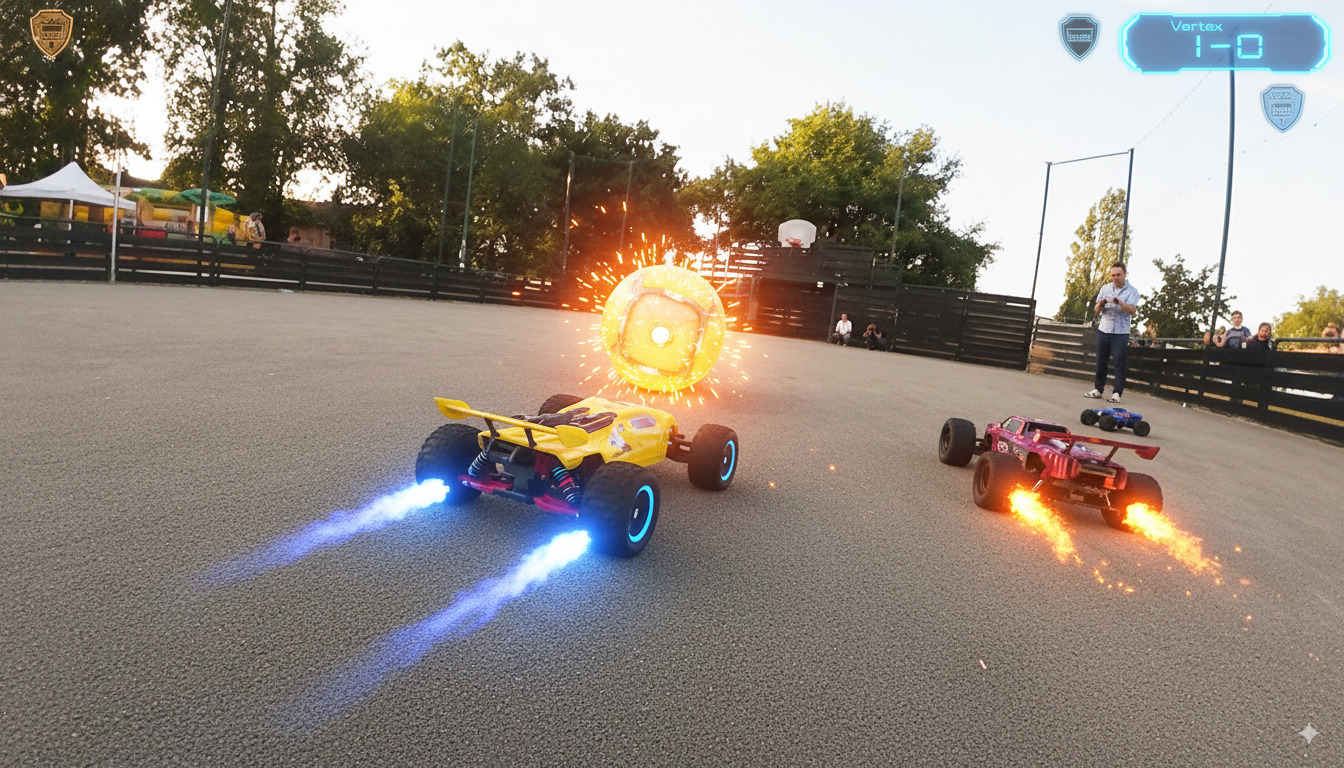This screenshot has width=1344, height=768.
Task: Select the dark gray shield badge
Action: click(1079, 36)
